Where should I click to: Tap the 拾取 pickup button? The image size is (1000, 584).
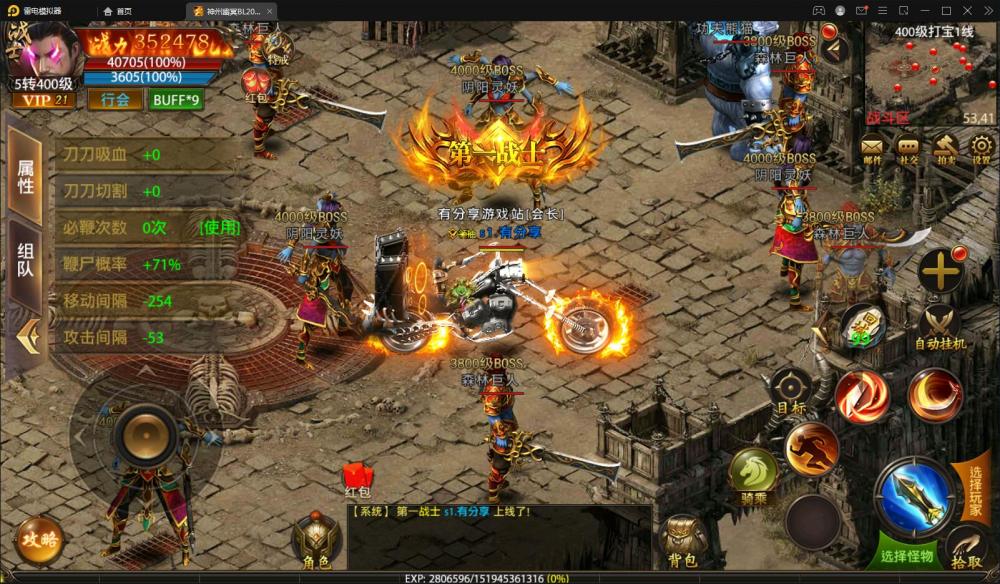[x=967, y=550]
